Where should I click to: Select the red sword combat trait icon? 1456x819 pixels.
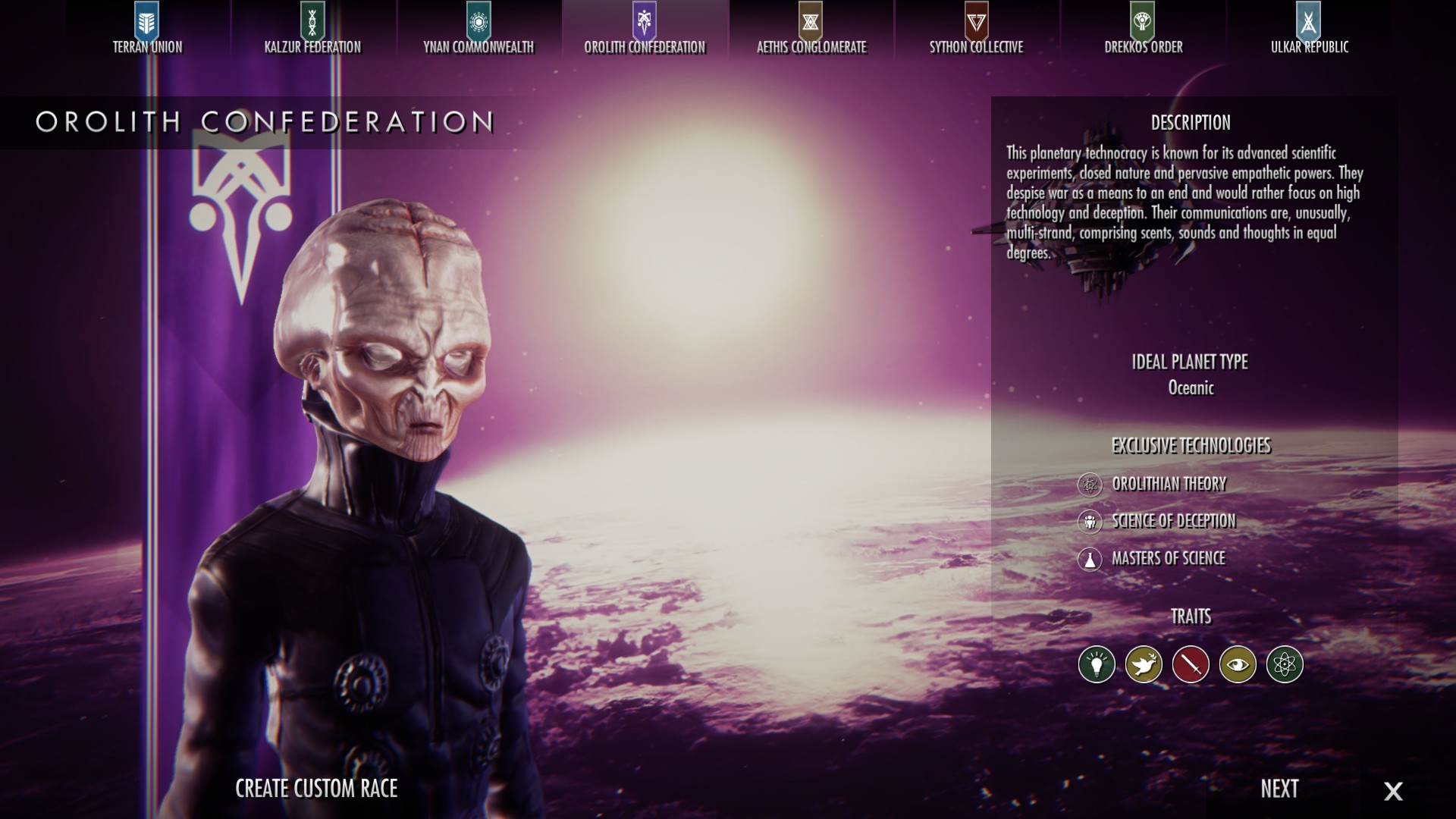click(x=1191, y=663)
